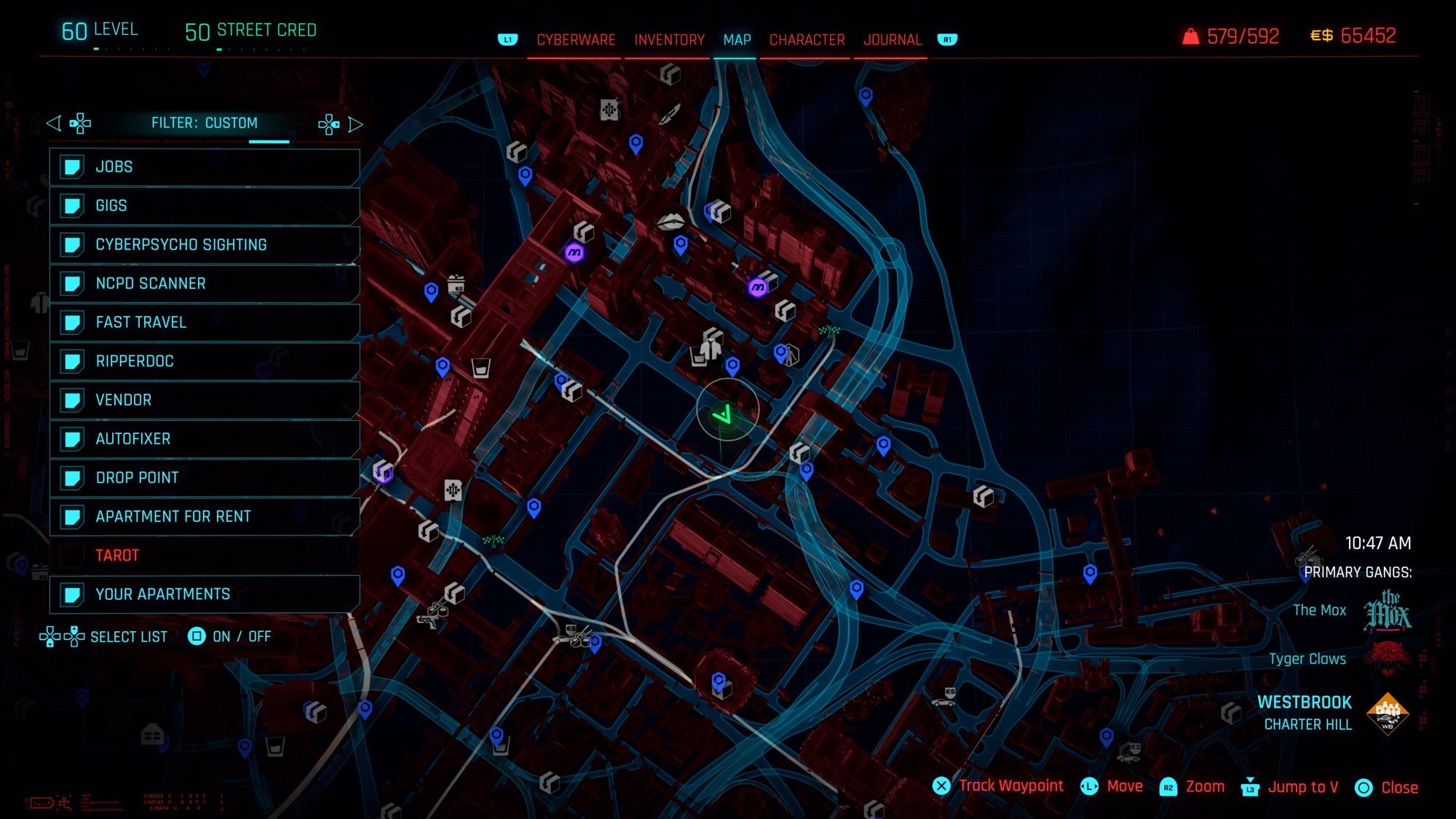Screen dimensions: 1456x819
Task: Switch to the previous filter preset arrow
Action: [53, 123]
